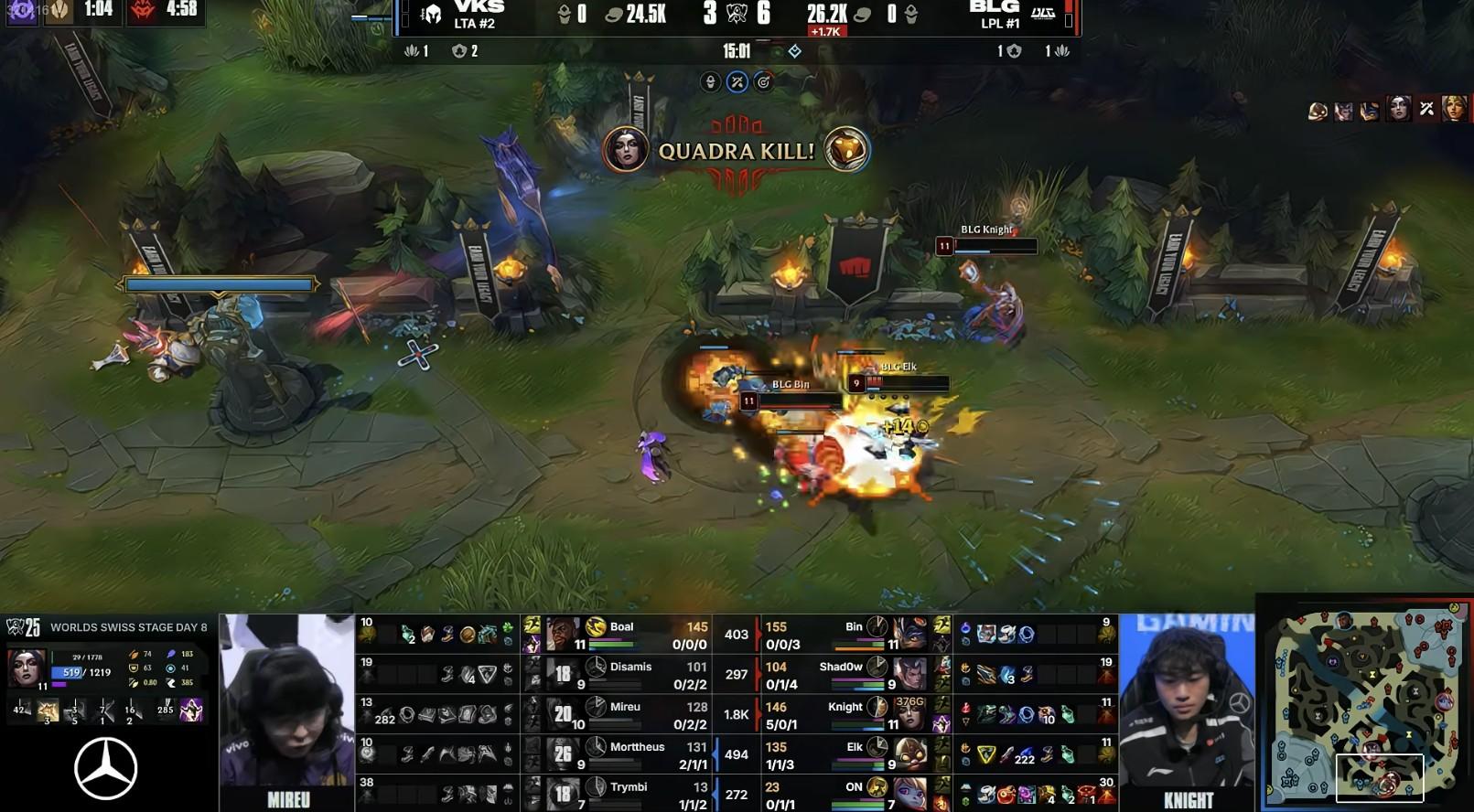The width and height of the screenshot is (1474, 812).
Task: Click Bin's champion portrait on the scoreboard
Action: pyautogui.click(x=910, y=633)
